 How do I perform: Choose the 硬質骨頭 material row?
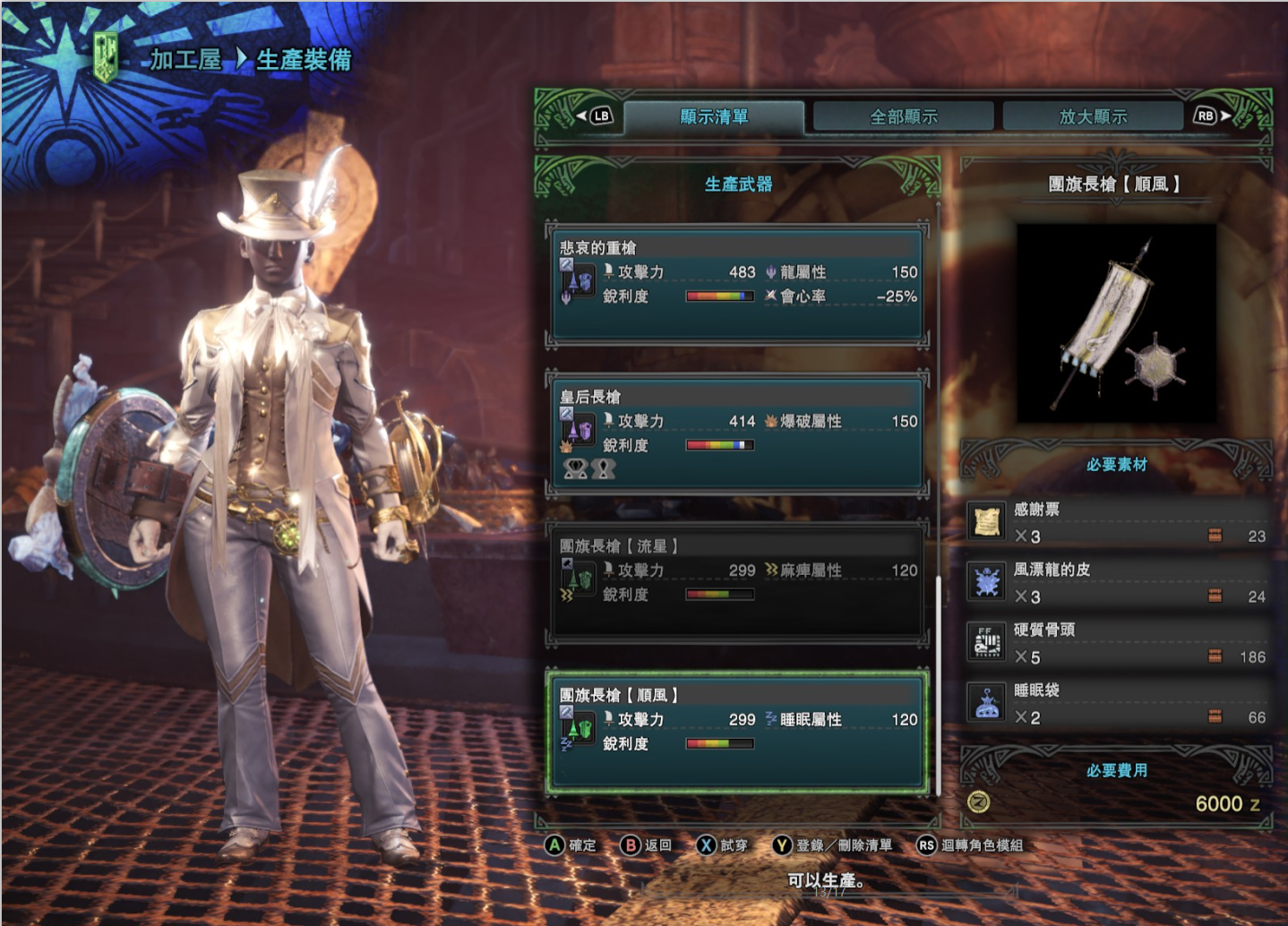click(x=1117, y=643)
